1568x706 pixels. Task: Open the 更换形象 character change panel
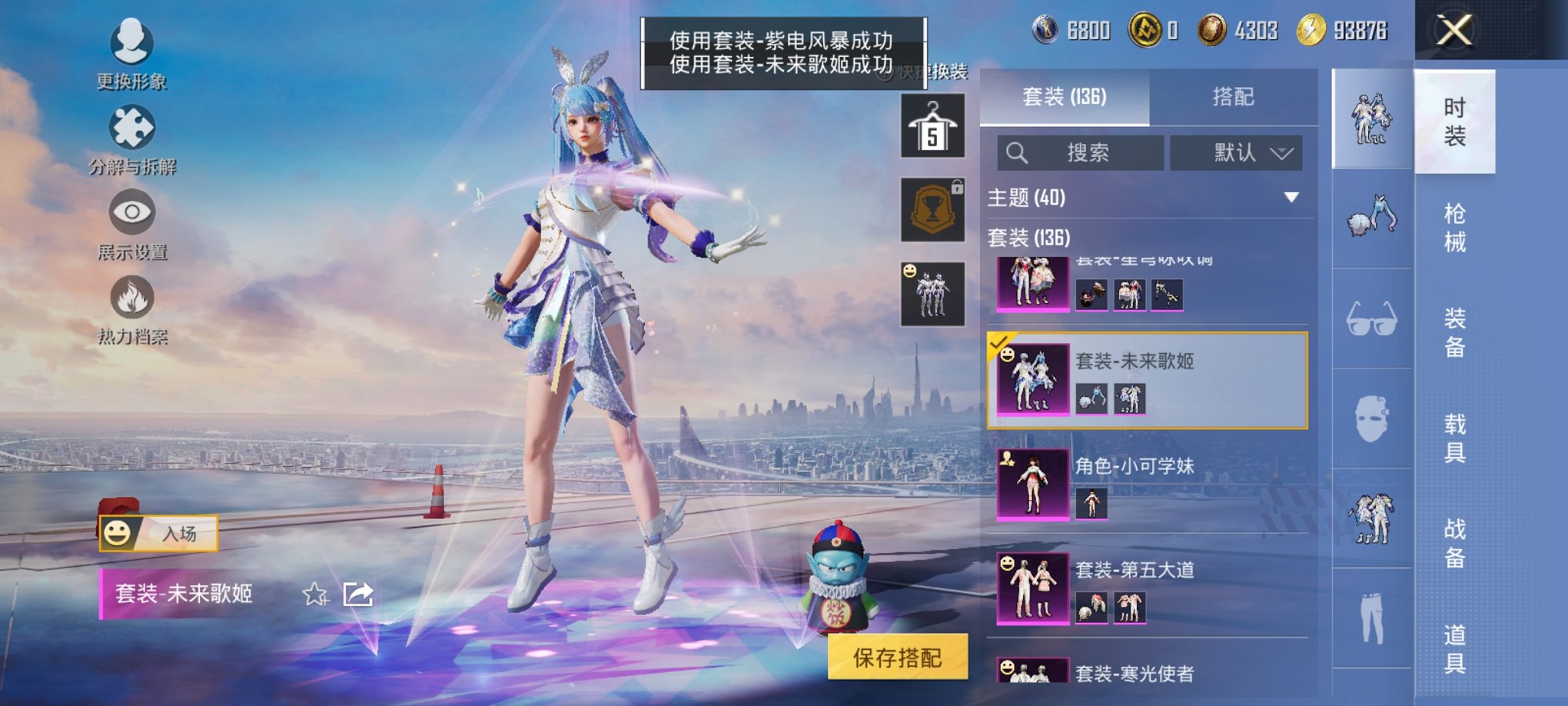point(131,54)
